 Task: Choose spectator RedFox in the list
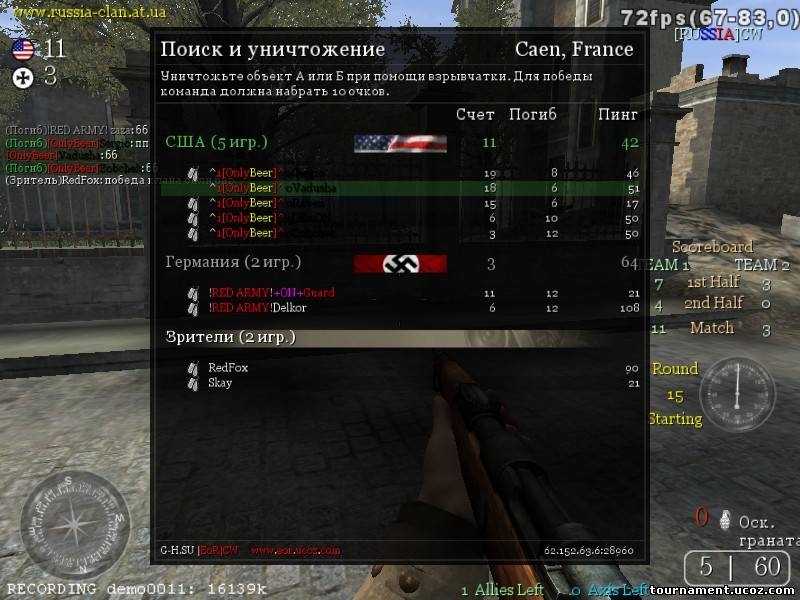tap(229, 368)
